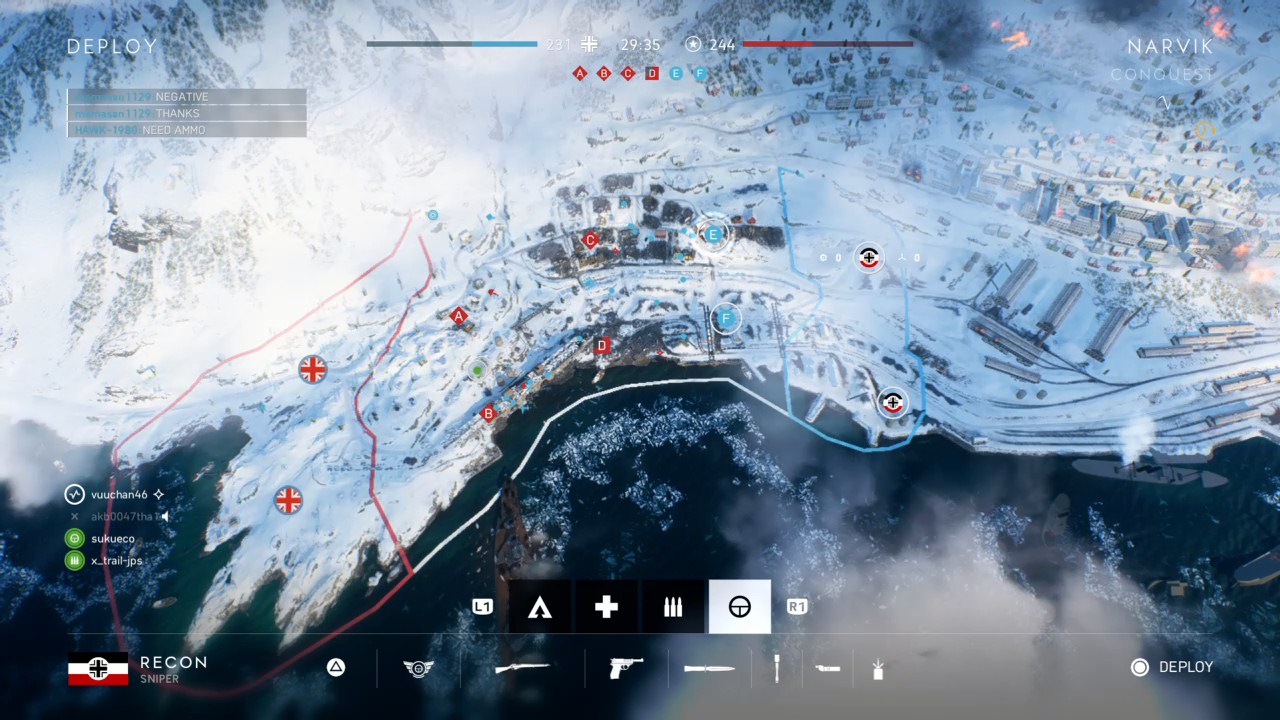Click the ammo pouch gadget icon
Image resolution: width=1280 pixels, height=720 pixels.
(x=828, y=668)
